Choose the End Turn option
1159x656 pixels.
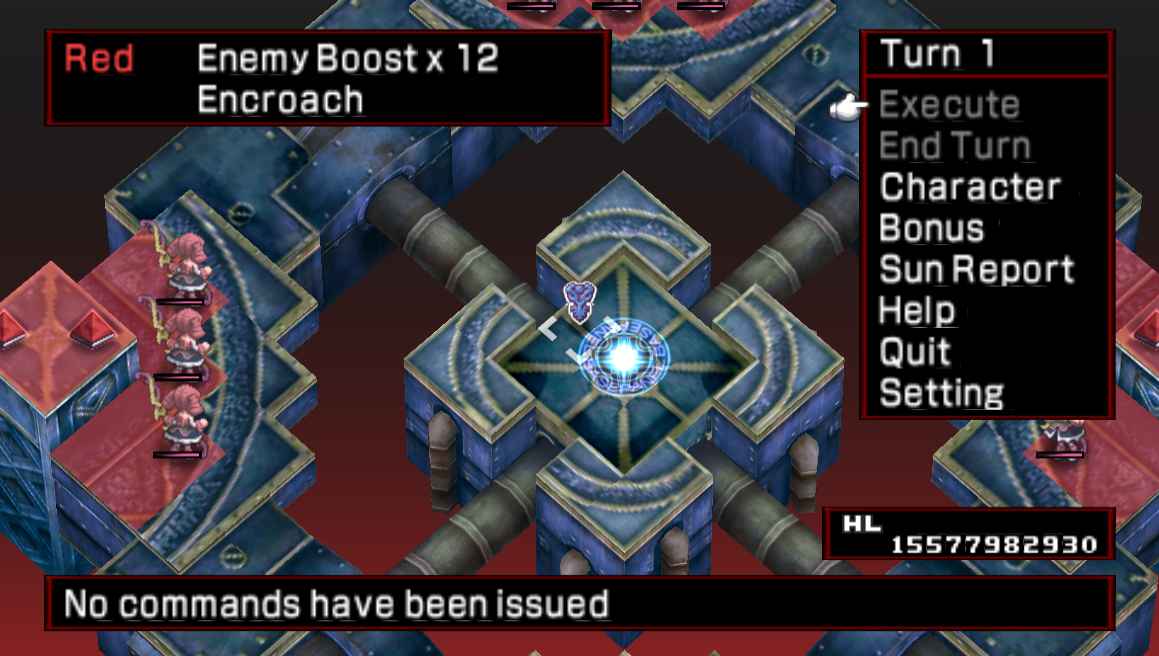955,147
